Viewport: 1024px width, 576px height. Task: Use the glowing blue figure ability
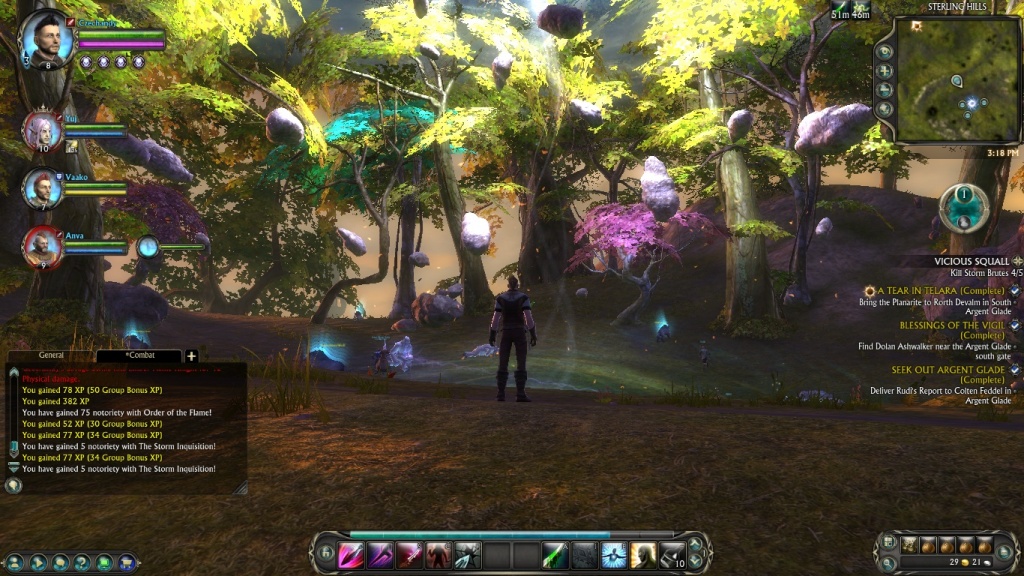pyautogui.click(x=613, y=554)
